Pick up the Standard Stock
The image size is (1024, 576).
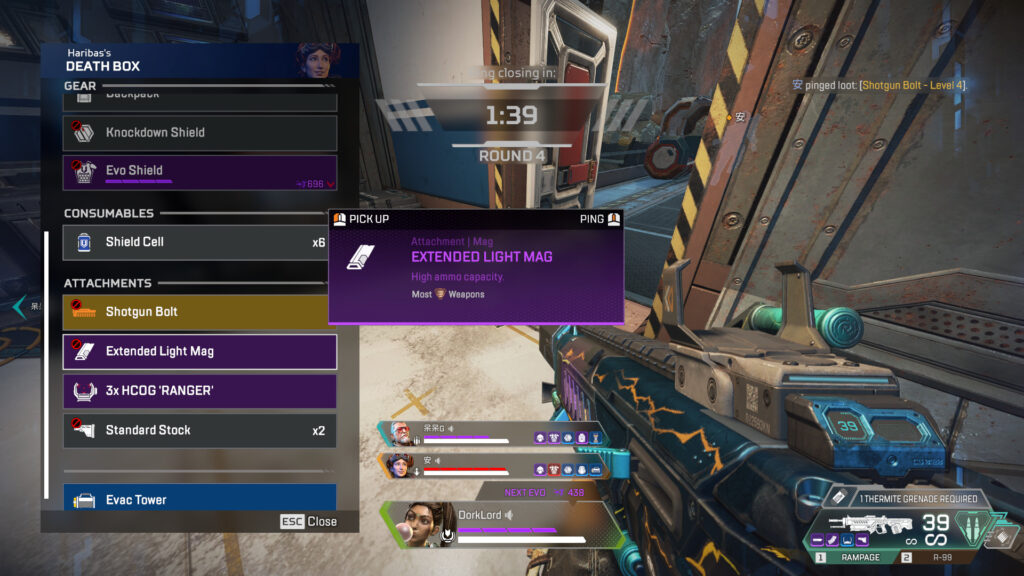click(x=200, y=430)
